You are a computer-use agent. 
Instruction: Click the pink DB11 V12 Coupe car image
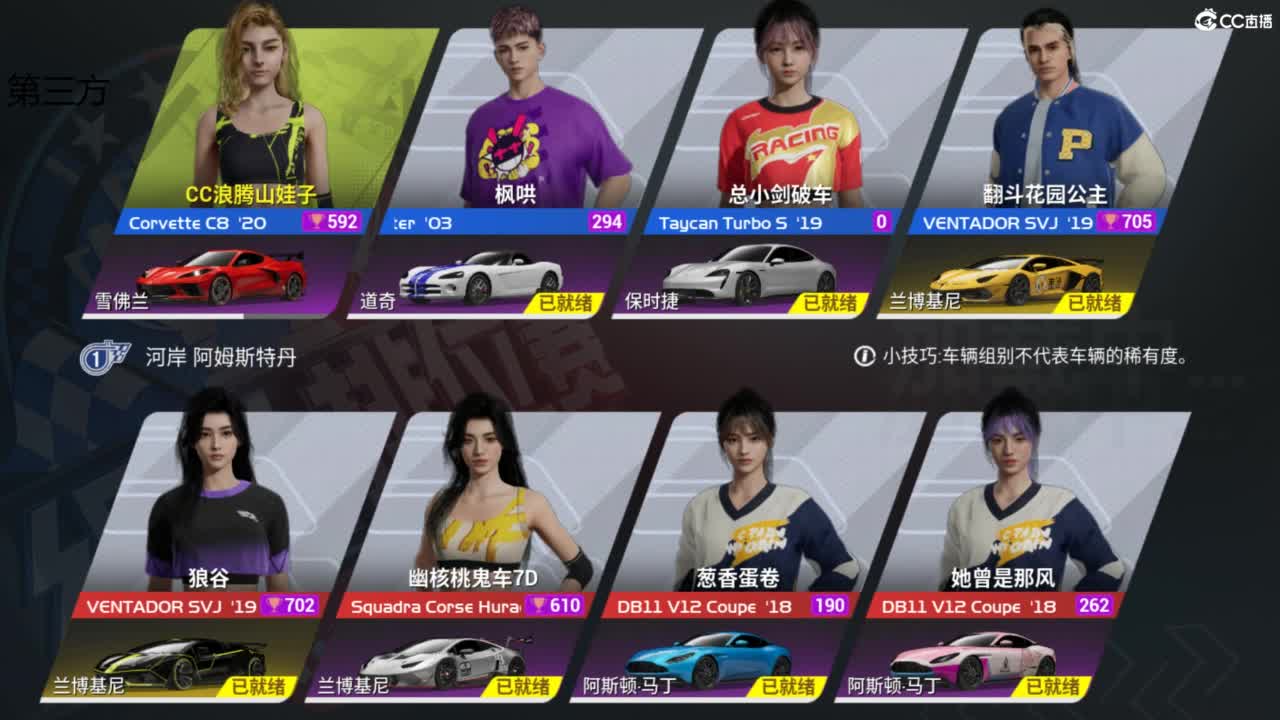click(975, 660)
